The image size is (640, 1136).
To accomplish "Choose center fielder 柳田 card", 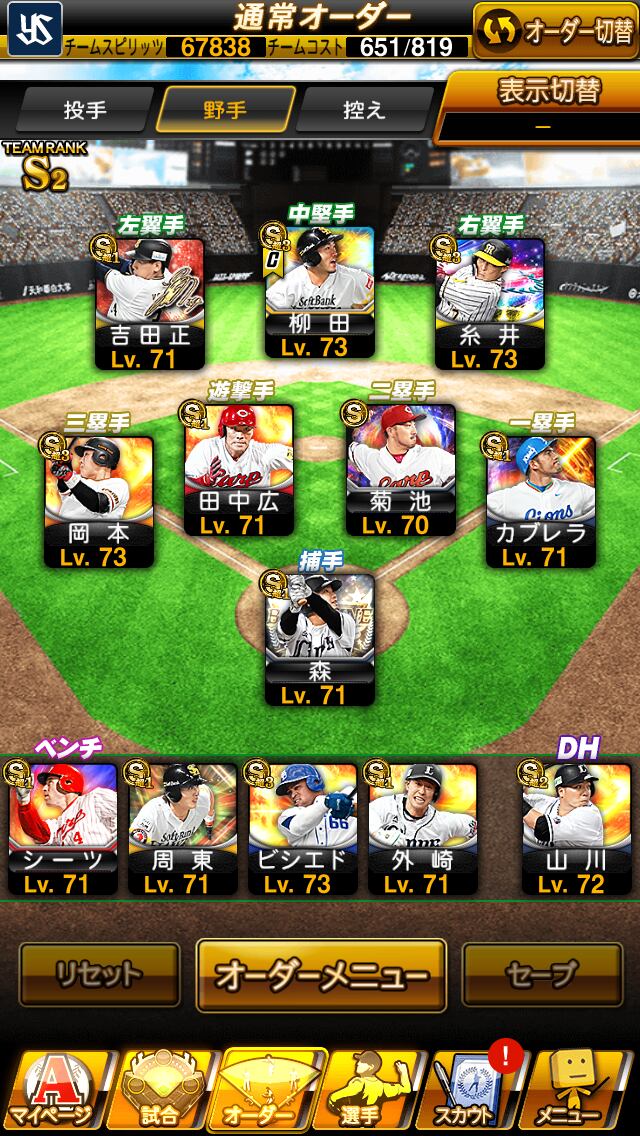I will pos(320,292).
